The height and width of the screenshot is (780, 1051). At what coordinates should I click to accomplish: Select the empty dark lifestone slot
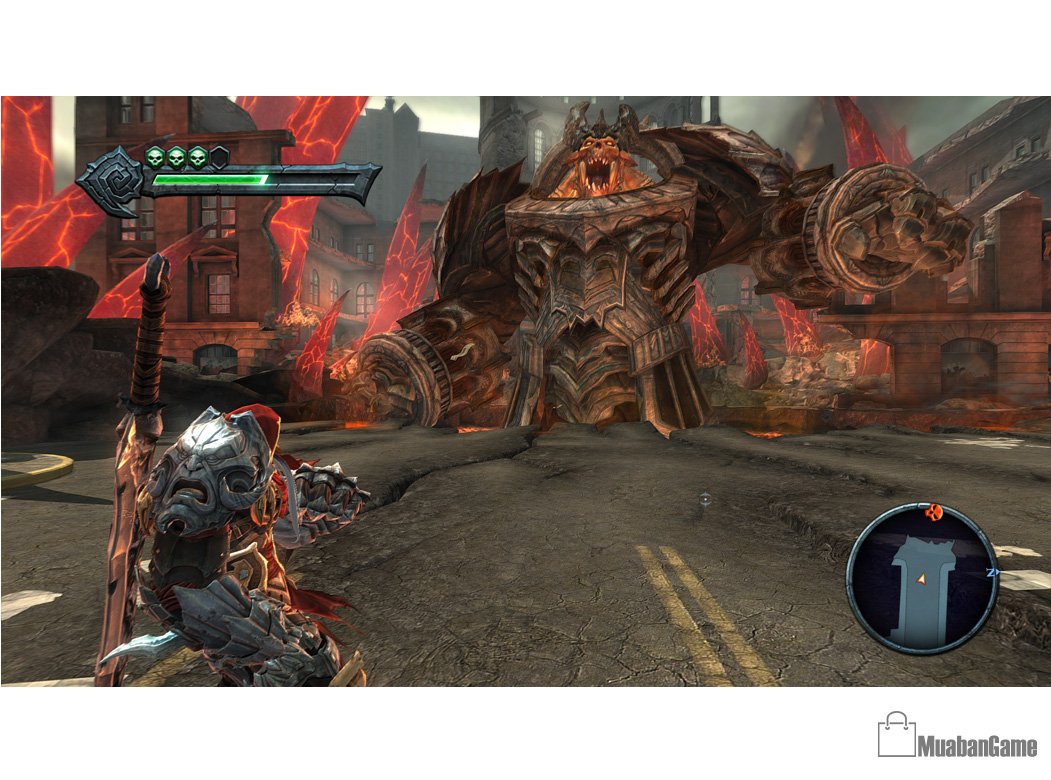point(219,157)
